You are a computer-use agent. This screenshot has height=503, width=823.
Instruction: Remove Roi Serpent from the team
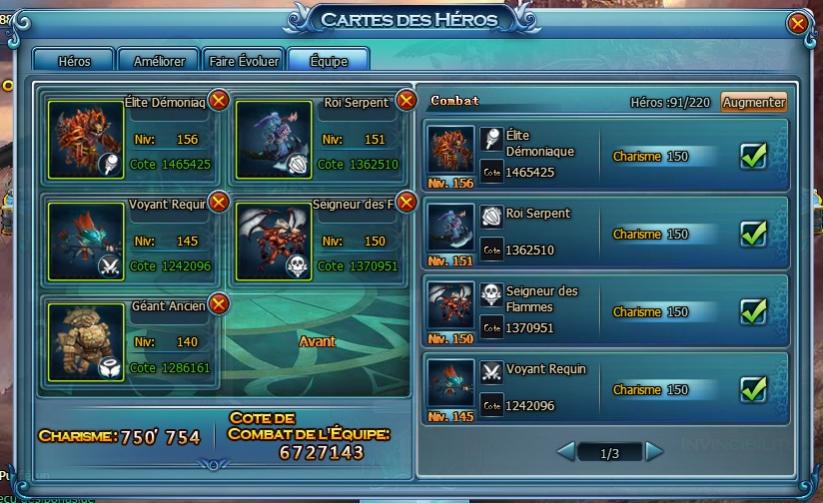point(406,100)
